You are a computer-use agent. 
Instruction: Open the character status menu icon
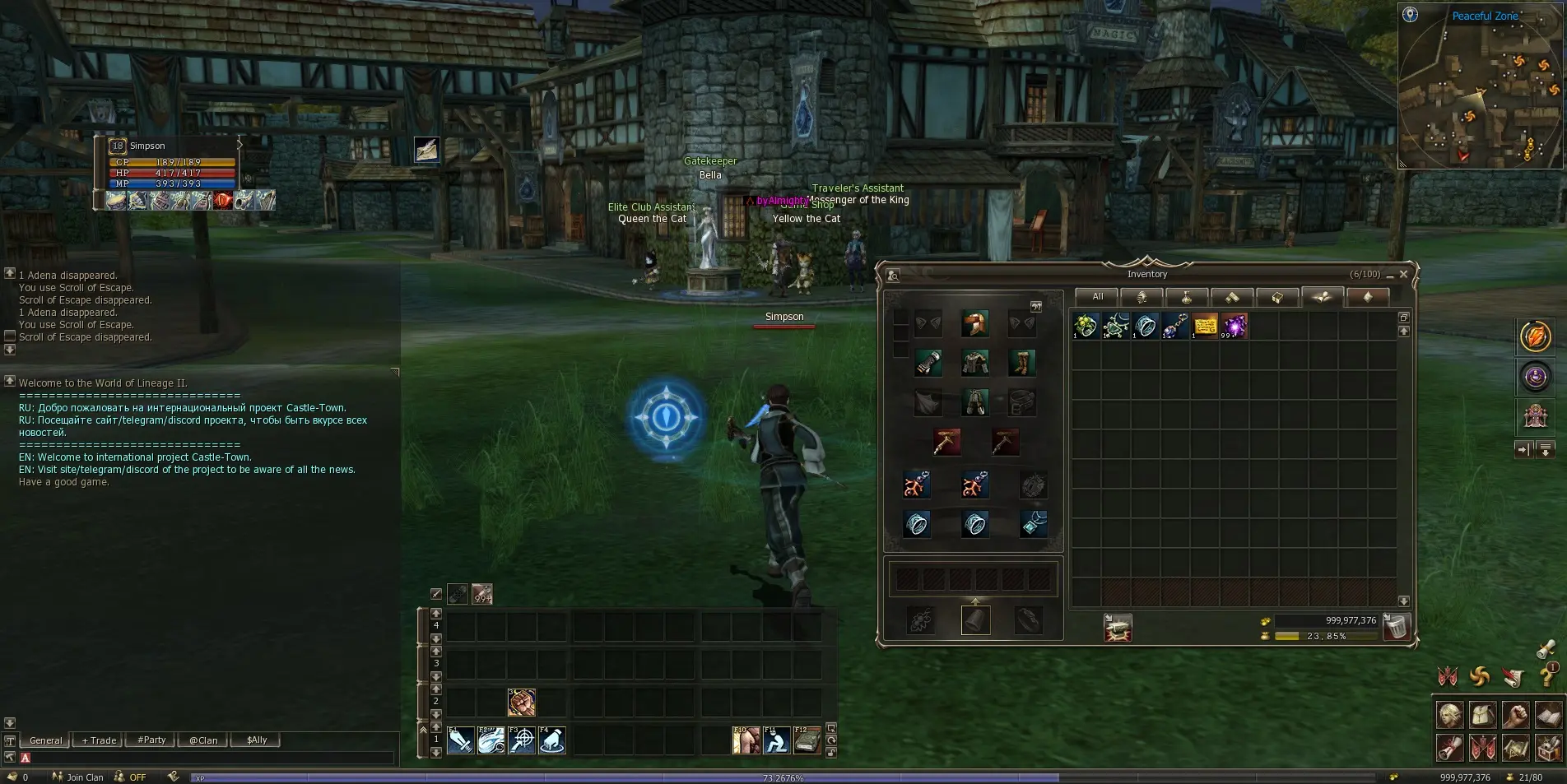1450,716
